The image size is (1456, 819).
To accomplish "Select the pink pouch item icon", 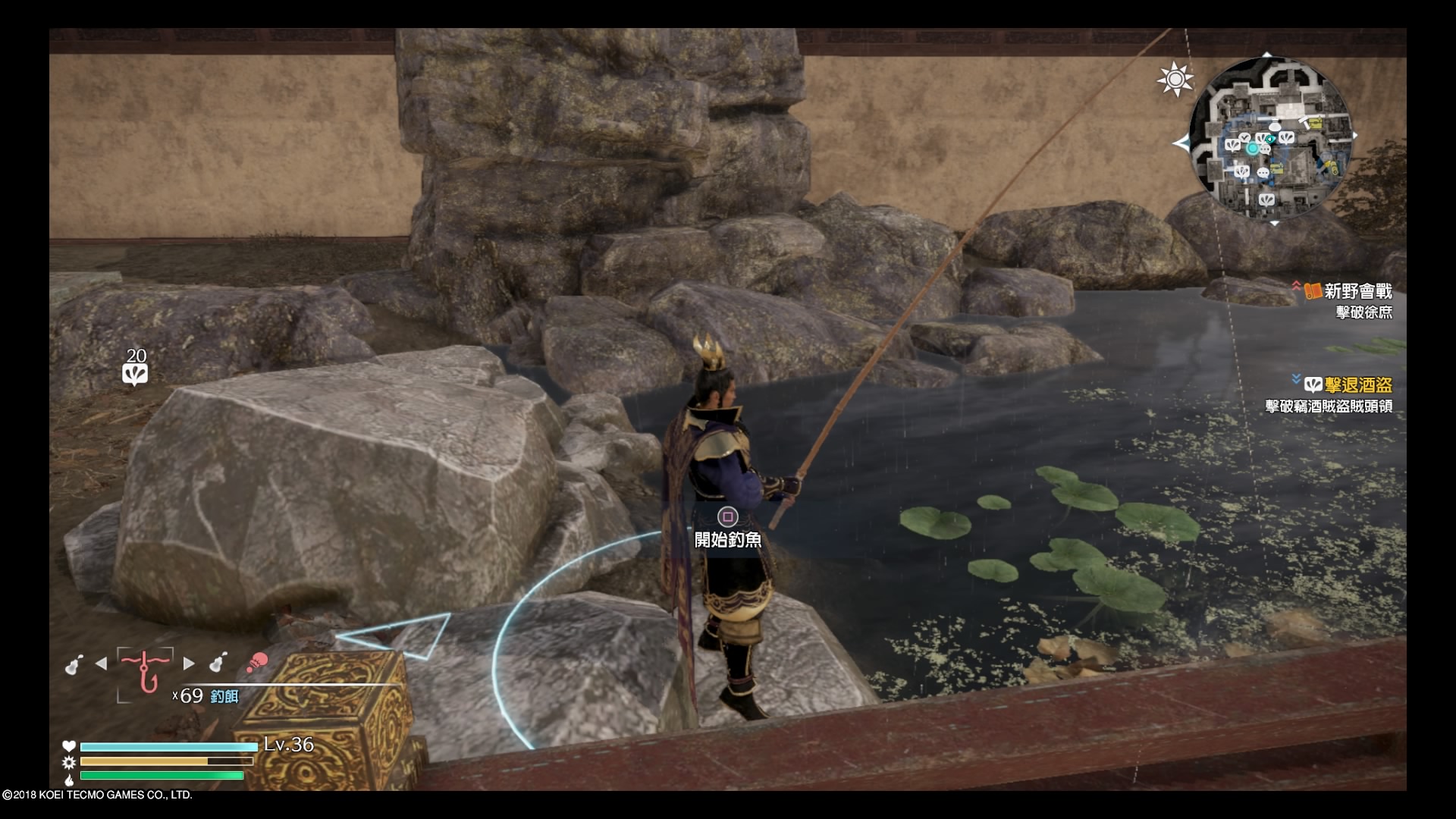I will [257, 664].
